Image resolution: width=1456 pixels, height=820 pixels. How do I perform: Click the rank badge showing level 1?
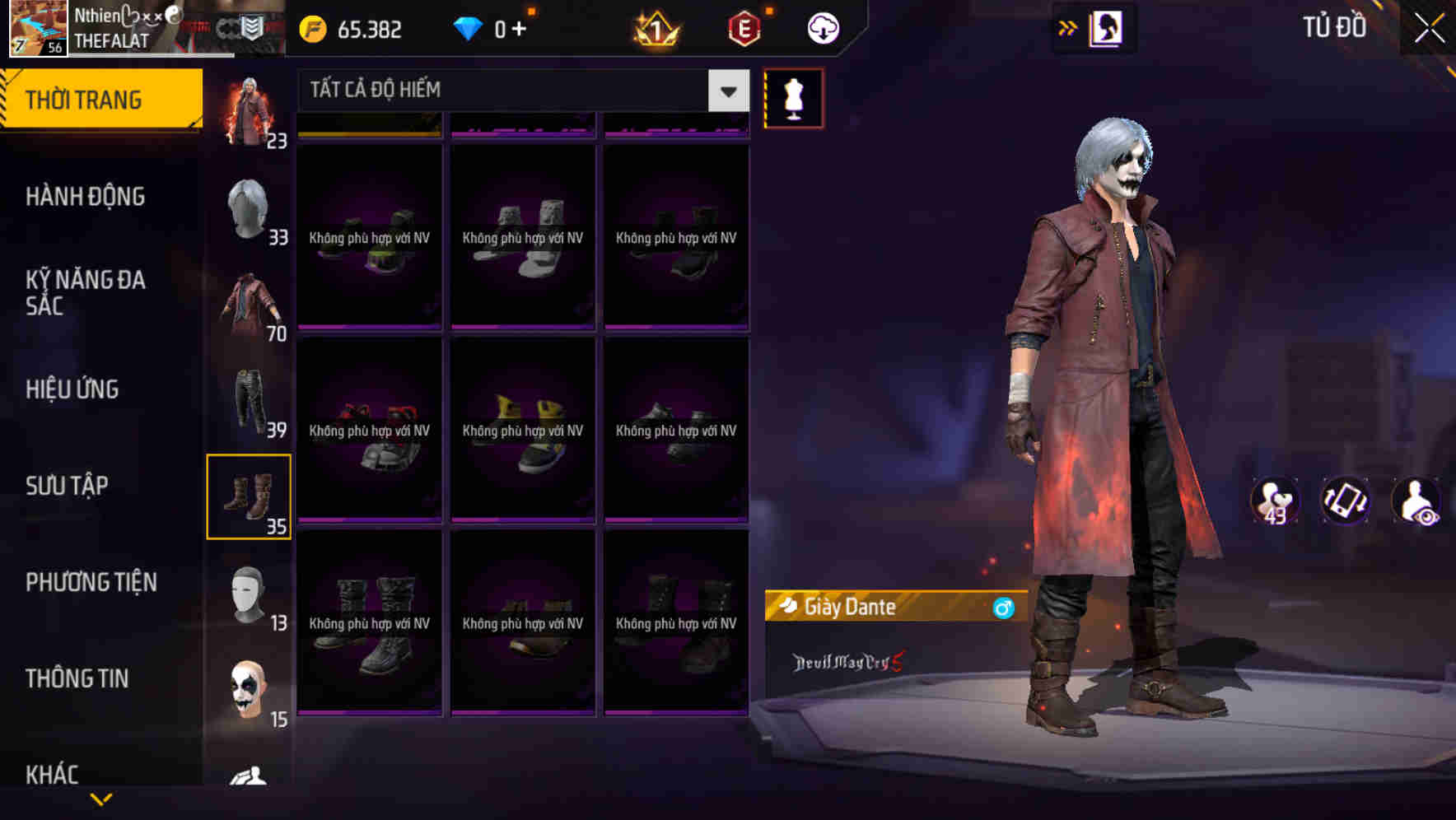(655, 27)
